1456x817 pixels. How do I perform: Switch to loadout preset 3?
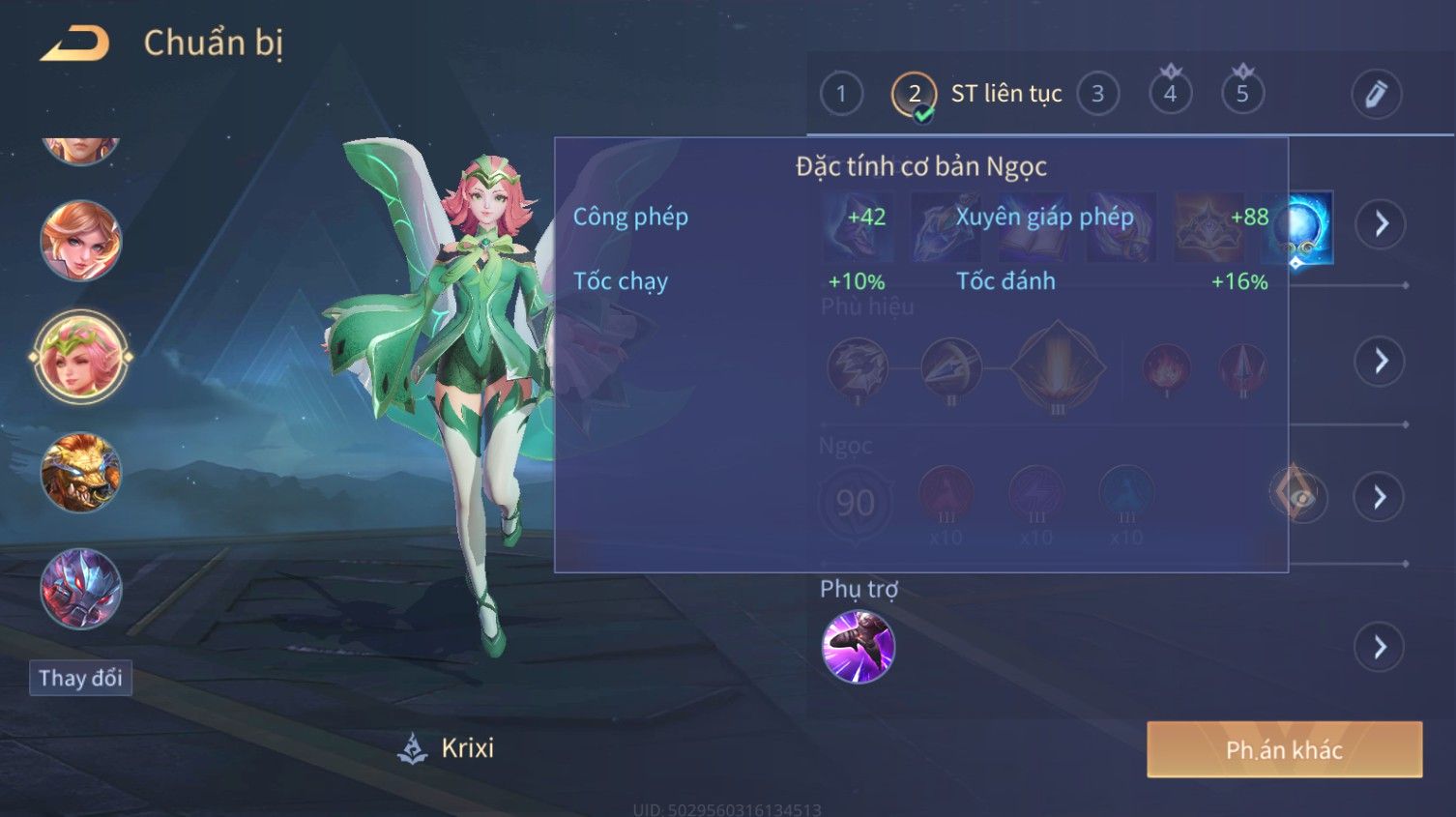(1097, 94)
